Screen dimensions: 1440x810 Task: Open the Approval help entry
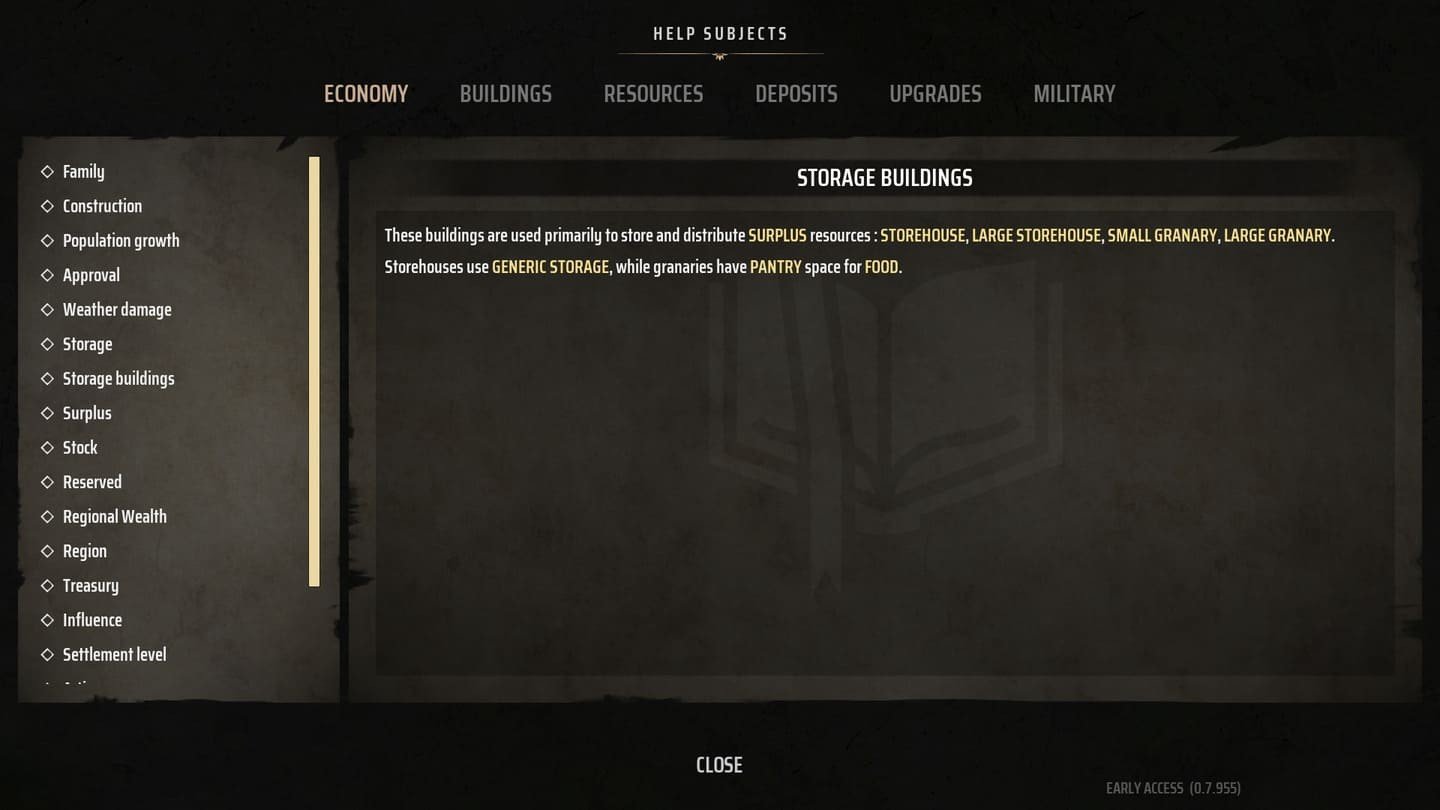[91, 275]
